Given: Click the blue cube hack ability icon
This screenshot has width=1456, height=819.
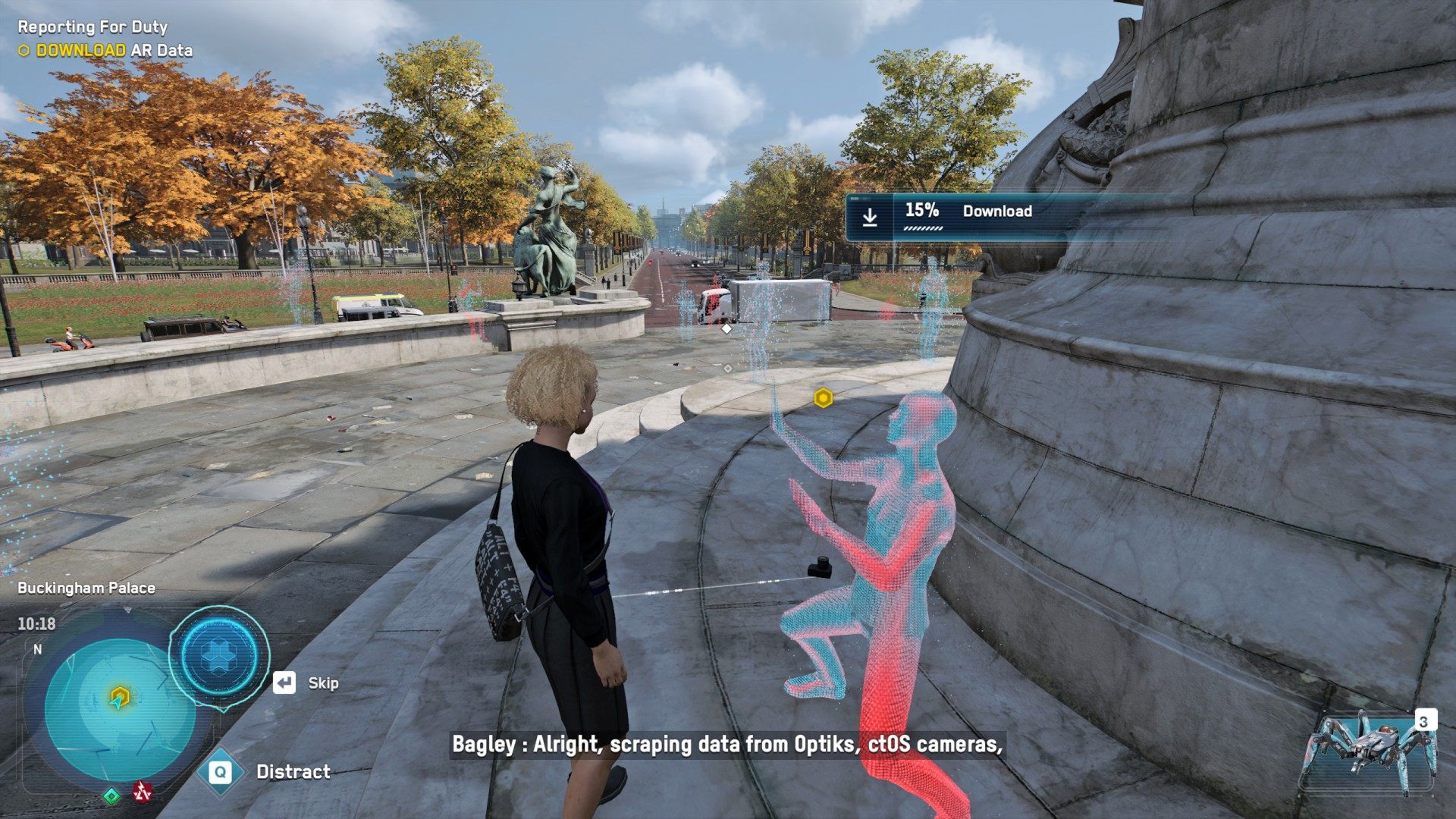Looking at the screenshot, I should pyautogui.click(x=219, y=655).
